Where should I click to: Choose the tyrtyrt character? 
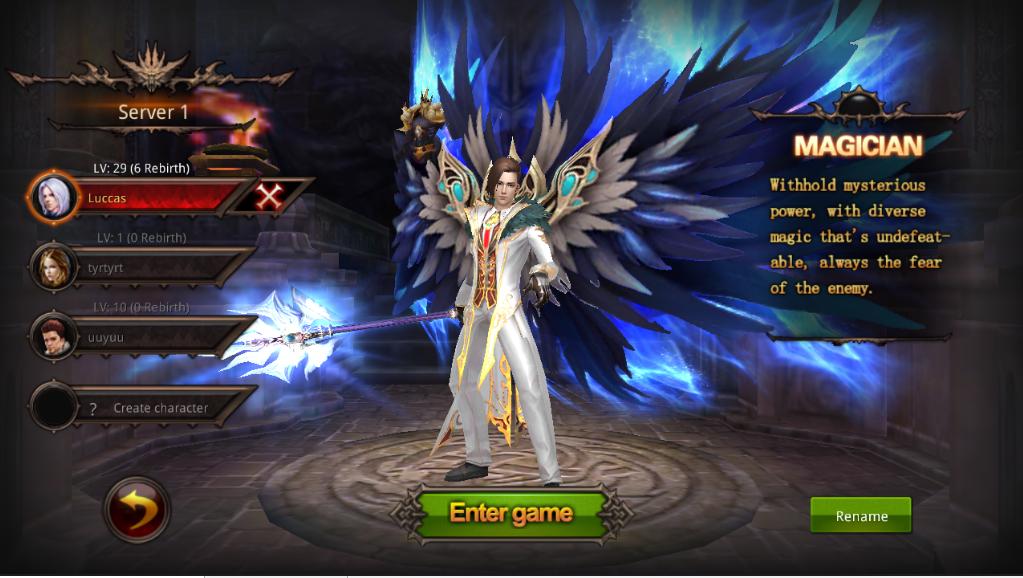coord(150,268)
